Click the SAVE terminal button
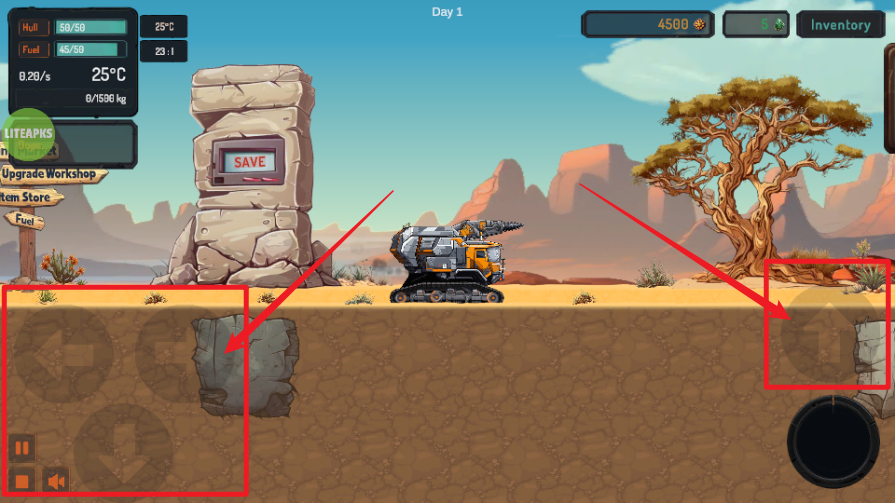Screen dimensions: 895x503 [x=249, y=161]
